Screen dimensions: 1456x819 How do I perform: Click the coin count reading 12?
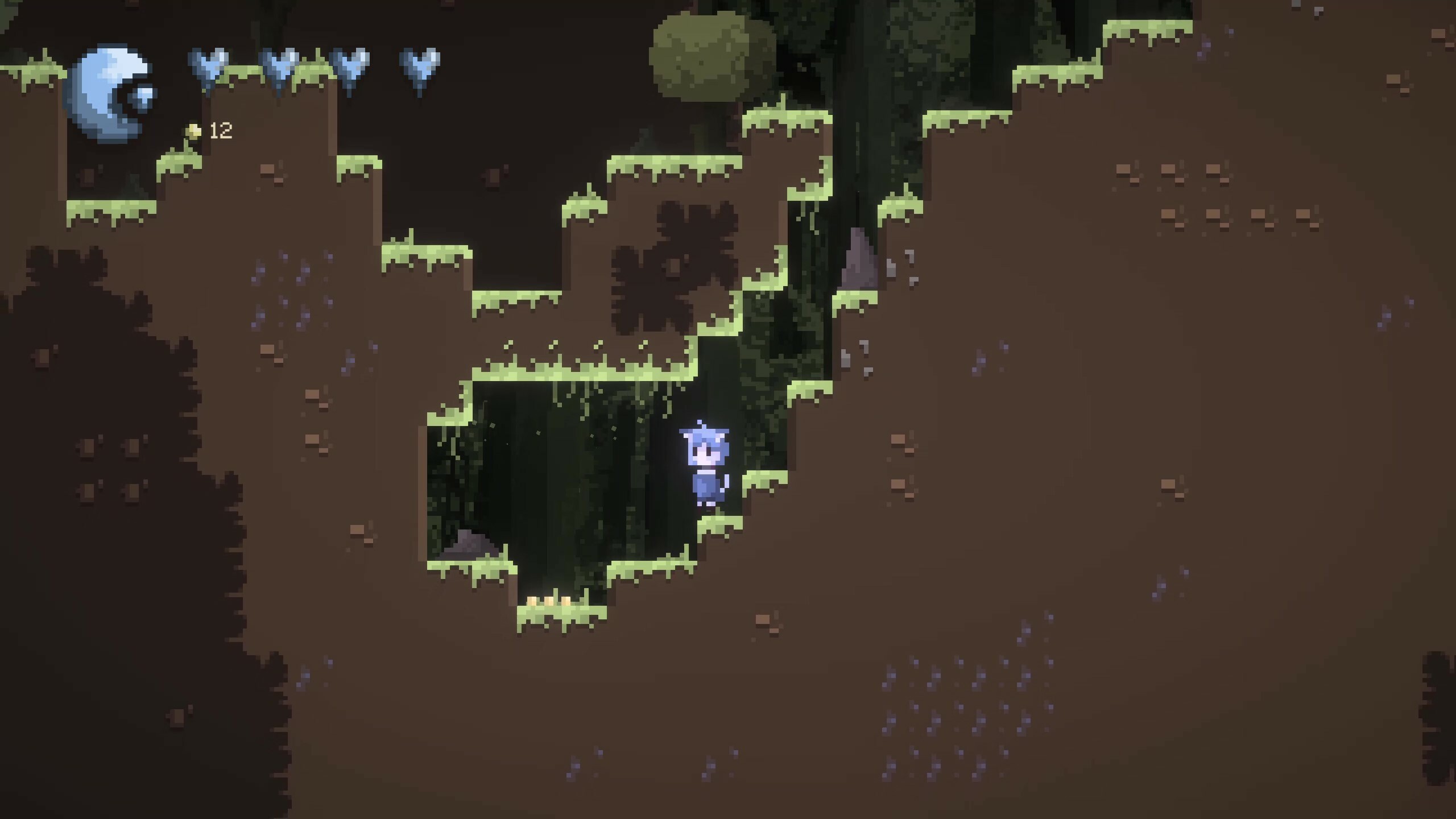(x=221, y=132)
